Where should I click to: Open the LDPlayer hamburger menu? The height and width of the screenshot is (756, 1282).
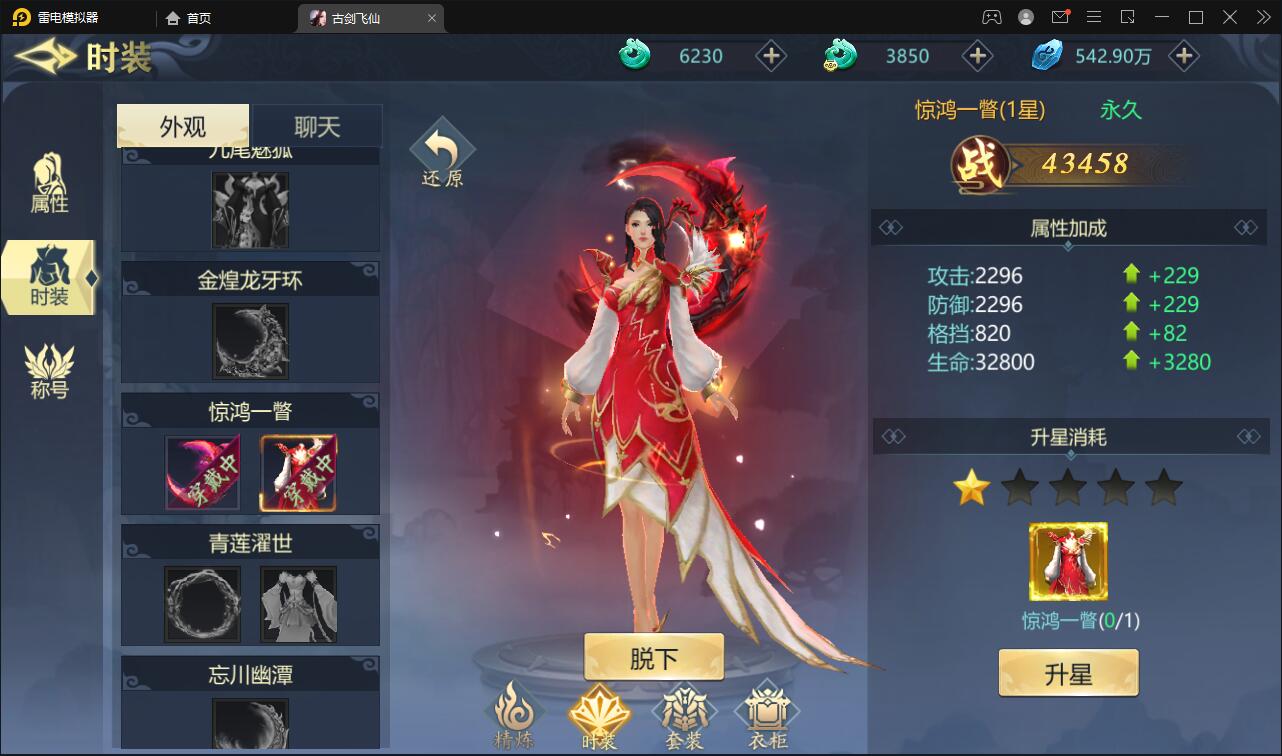tap(1093, 16)
